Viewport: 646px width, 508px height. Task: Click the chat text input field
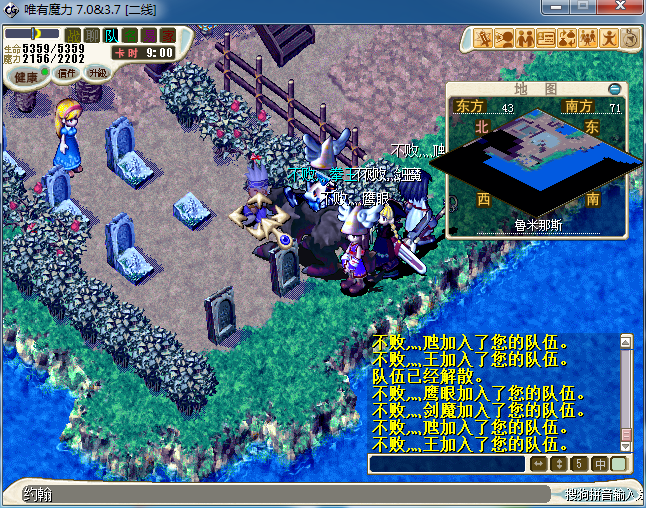pyautogui.click(x=447, y=464)
